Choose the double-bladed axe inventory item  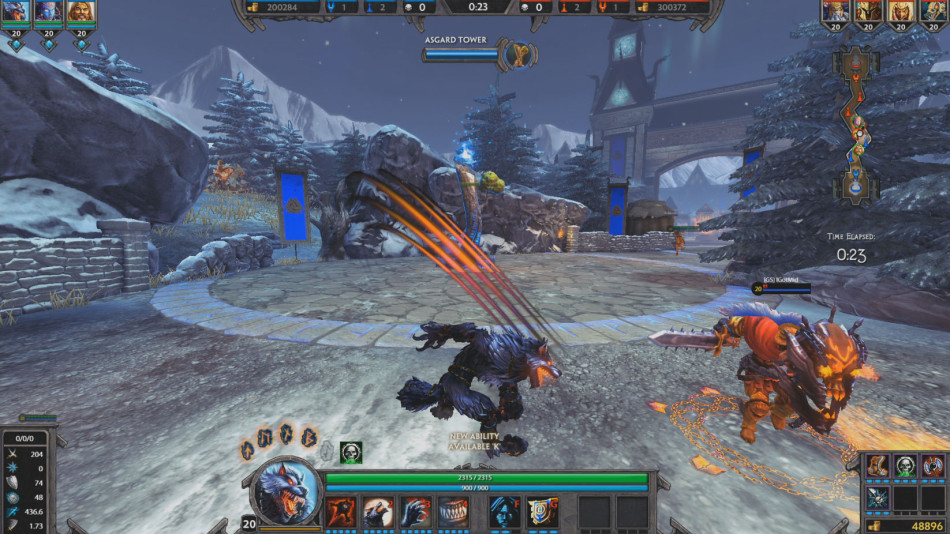(932, 465)
